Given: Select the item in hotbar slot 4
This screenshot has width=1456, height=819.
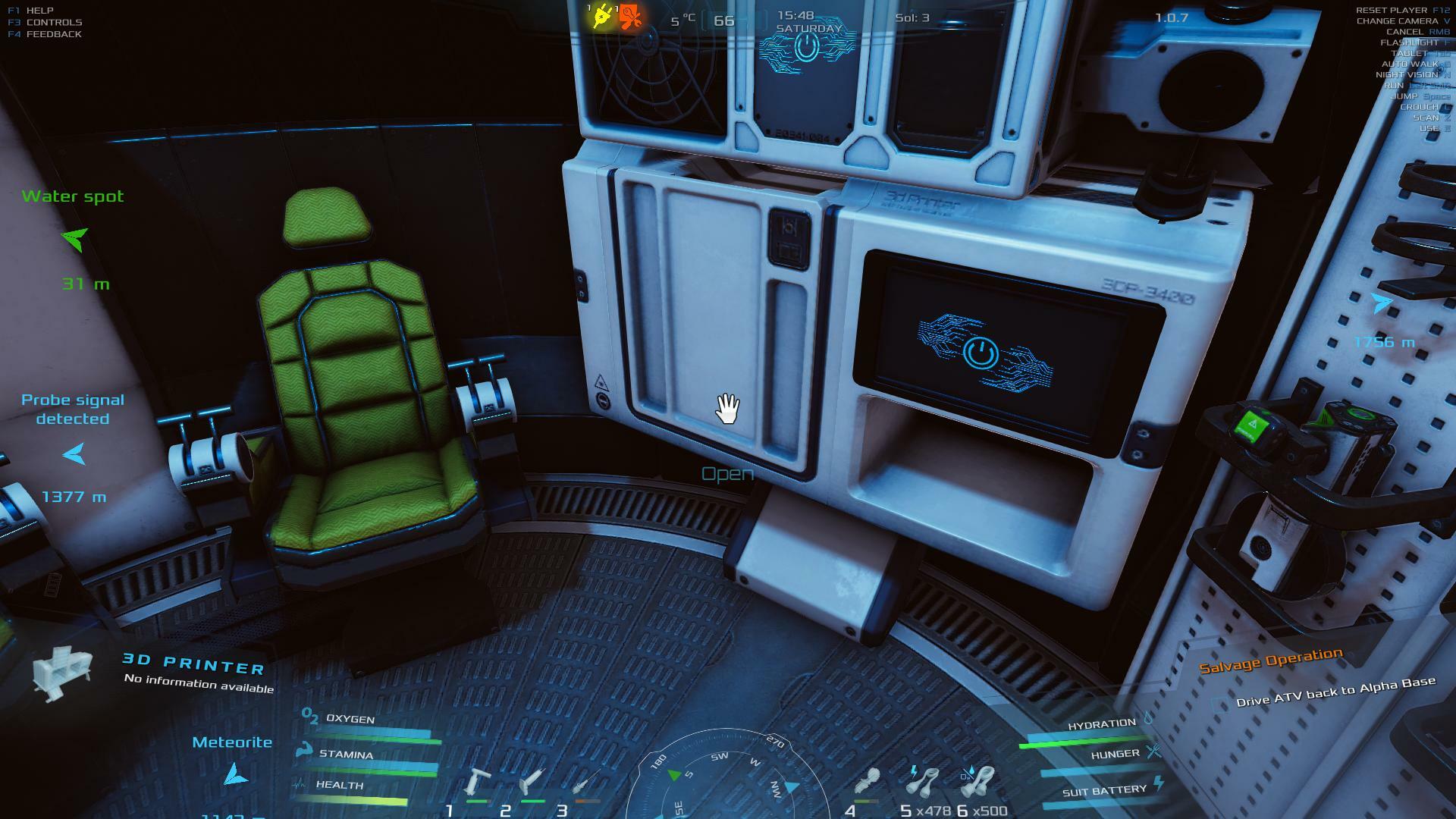Looking at the screenshot, I should pos(867,781).
